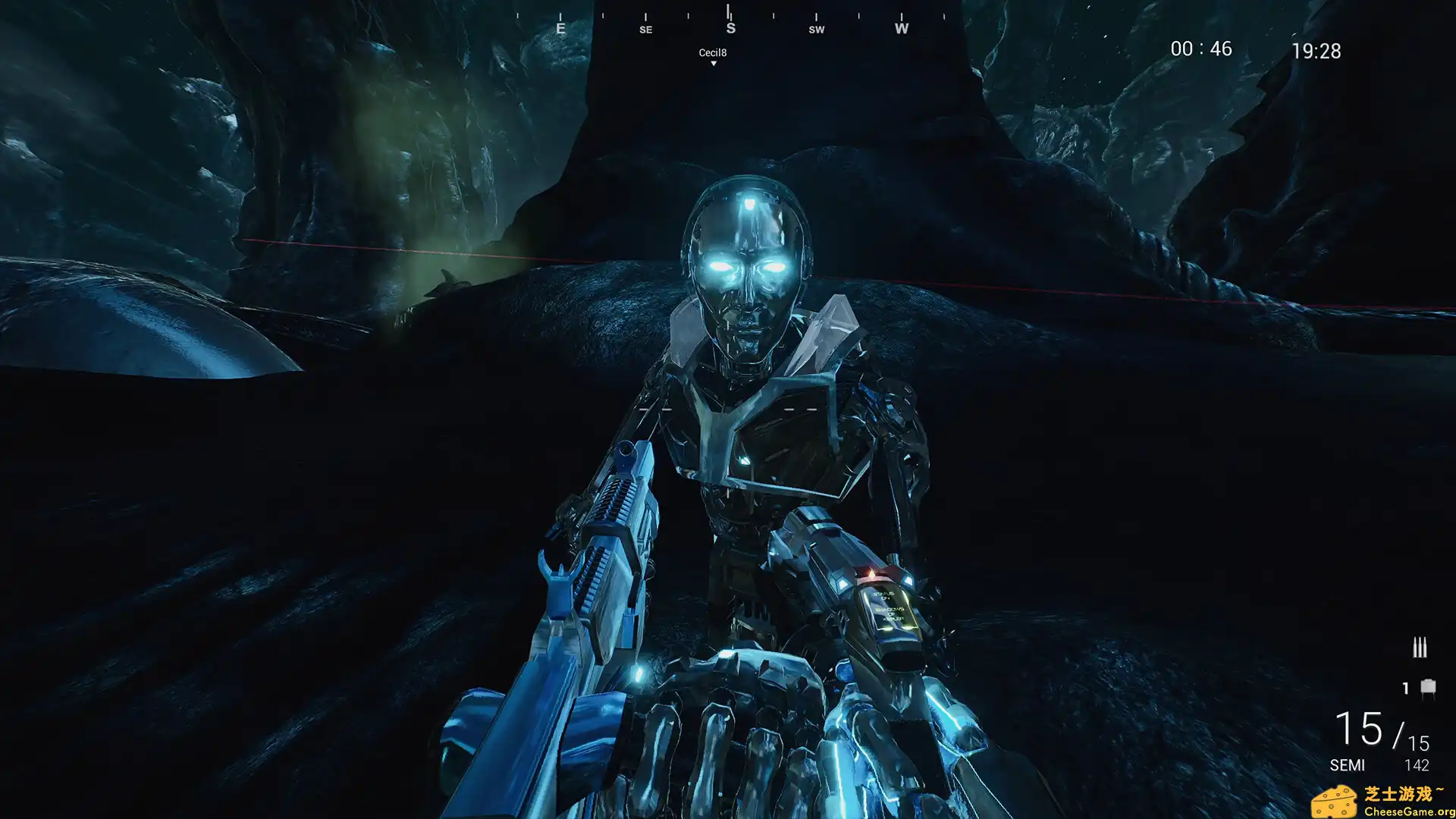1456x819 pixels.
Task: Click the compass bar heading strip
Action: point(730,21)
